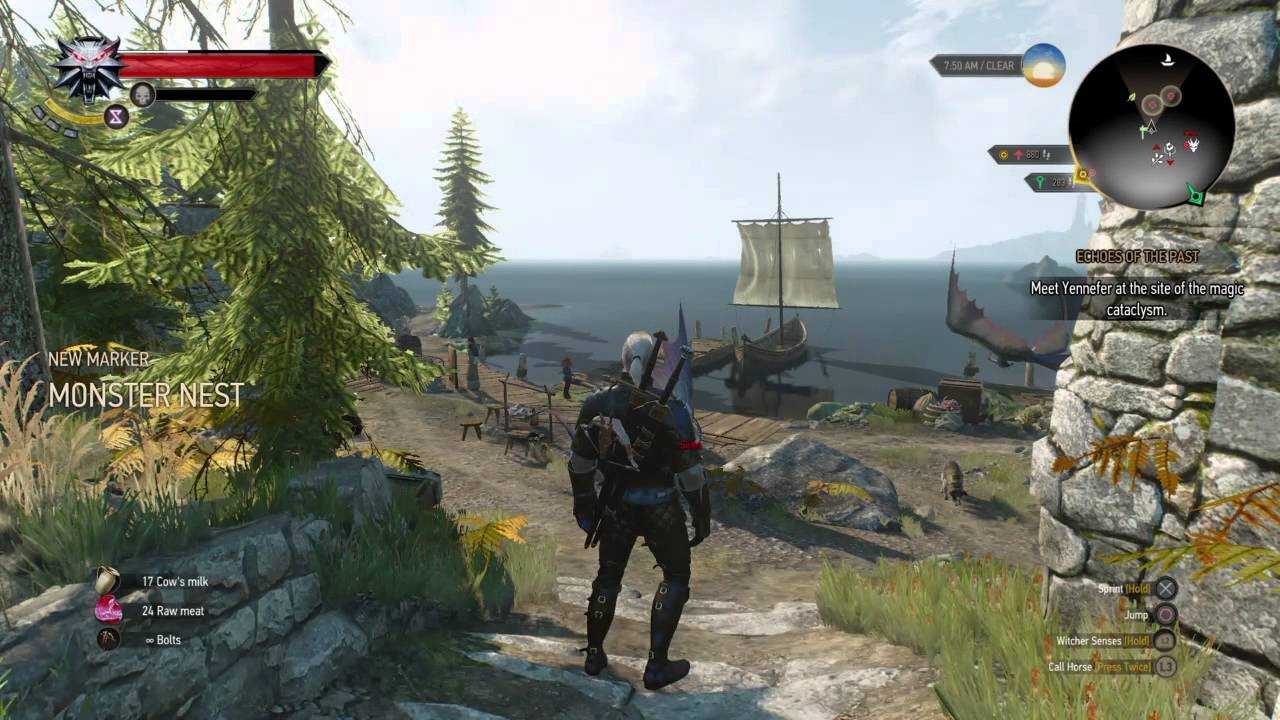Viewport: 1280px width, 720px height.
Task: Click the skull toxicity icon
Action: click(x=142, y=94)
